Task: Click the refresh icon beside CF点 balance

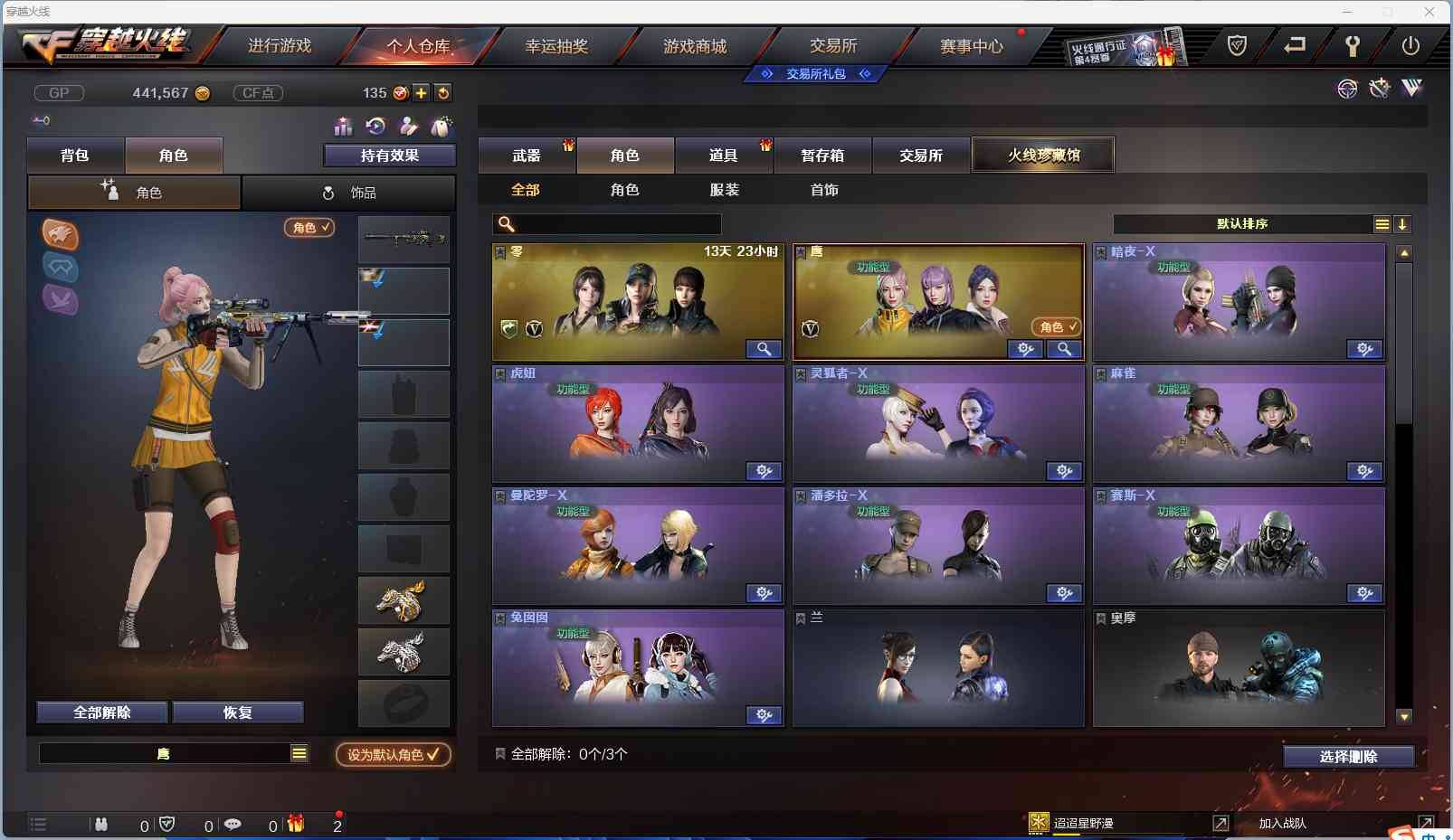Action: [x=443, y=92]
